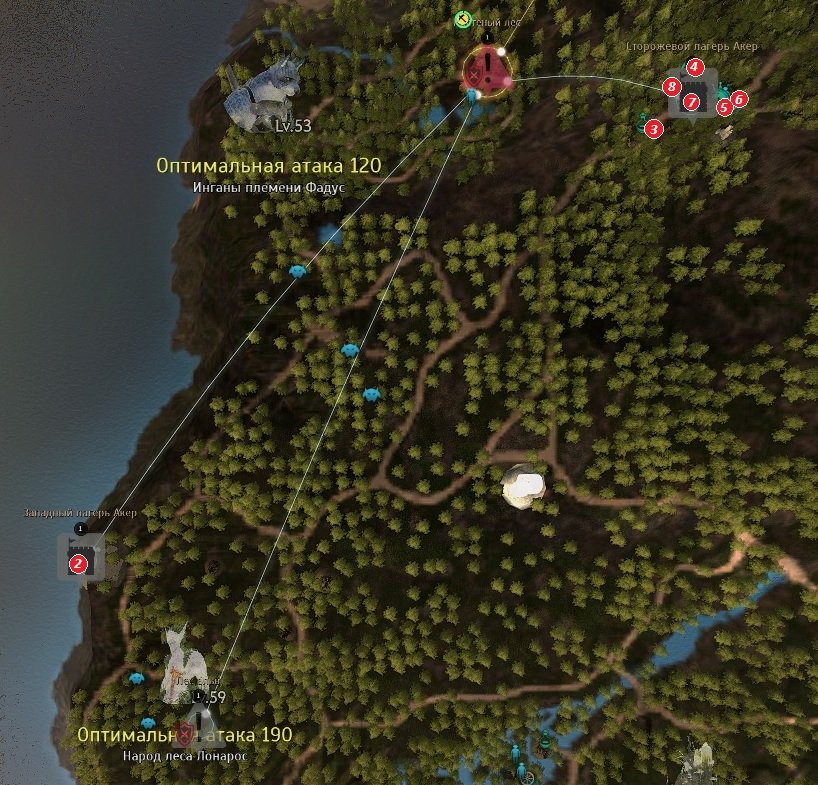Click the white boulder map icon
Image resolution: width=818 pixels, height=785 pixels.
(x=524, y=485)
